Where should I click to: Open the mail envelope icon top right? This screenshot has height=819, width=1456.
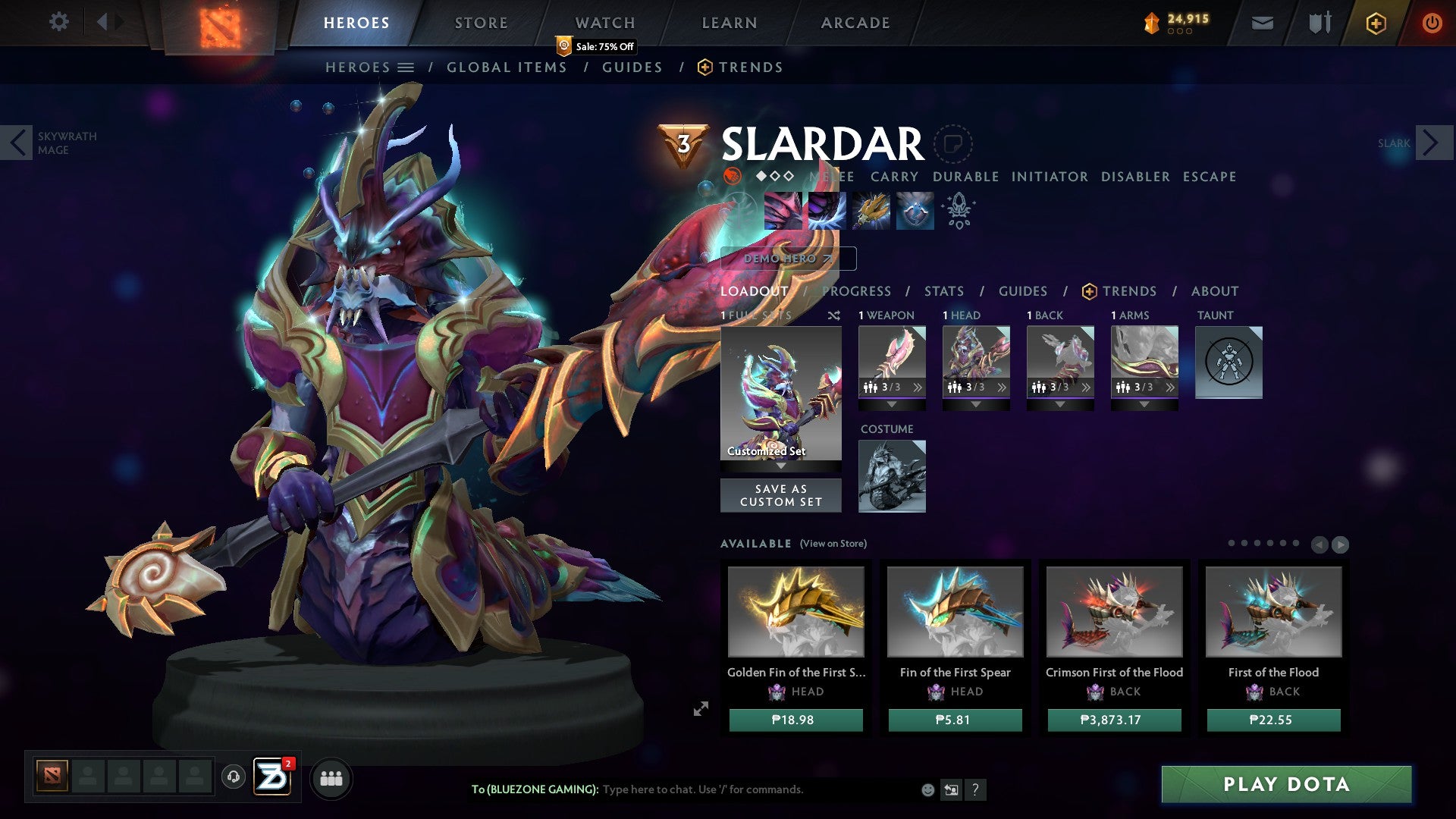(1261, 23)
